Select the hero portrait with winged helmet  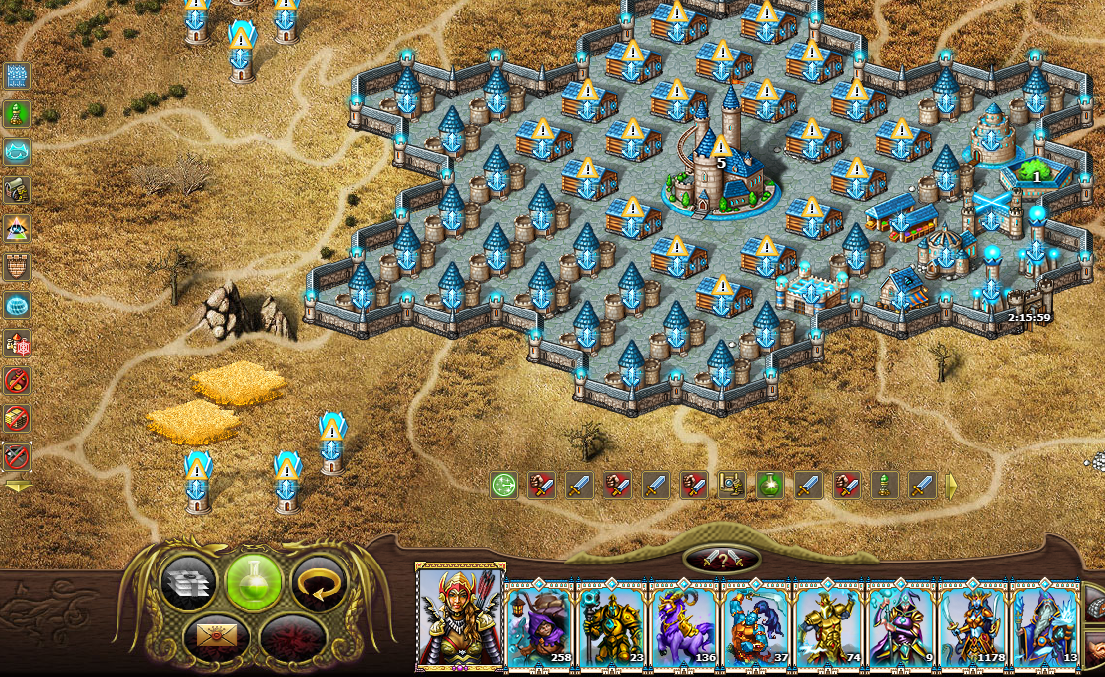[460, 616]
